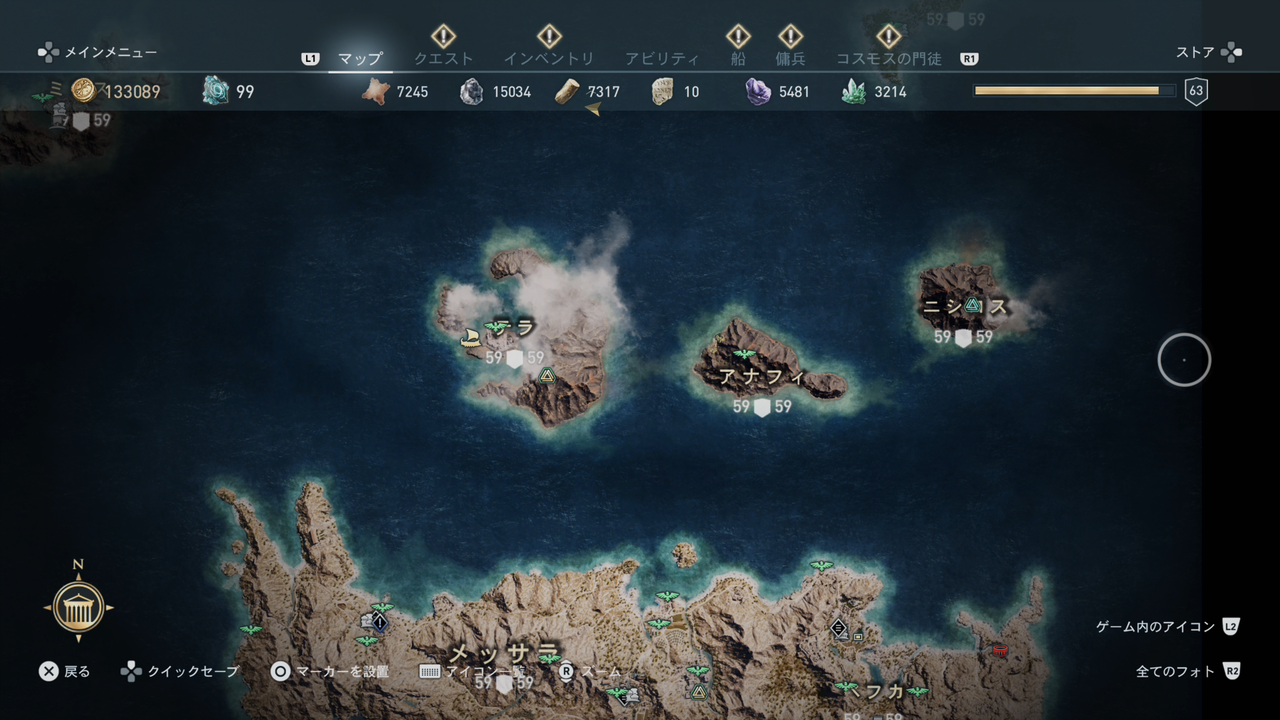This screenshot has height=720, width=1280.
Task: Select the eagle viewpoint next to テラ label
Action: tap(496, 327)
